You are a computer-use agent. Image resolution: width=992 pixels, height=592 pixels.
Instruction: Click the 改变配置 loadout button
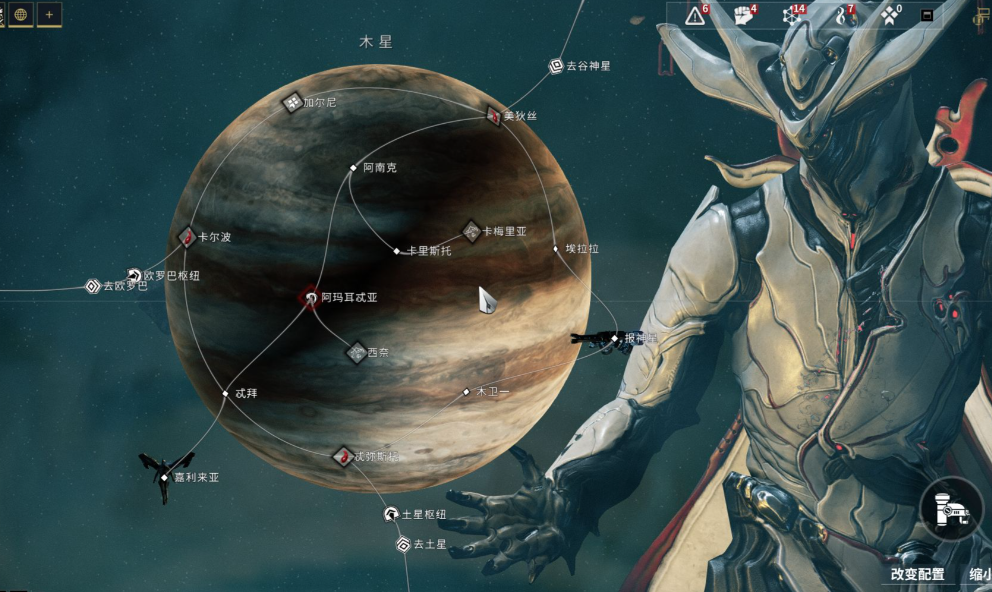pyautogui.click(x=918, y=575)
